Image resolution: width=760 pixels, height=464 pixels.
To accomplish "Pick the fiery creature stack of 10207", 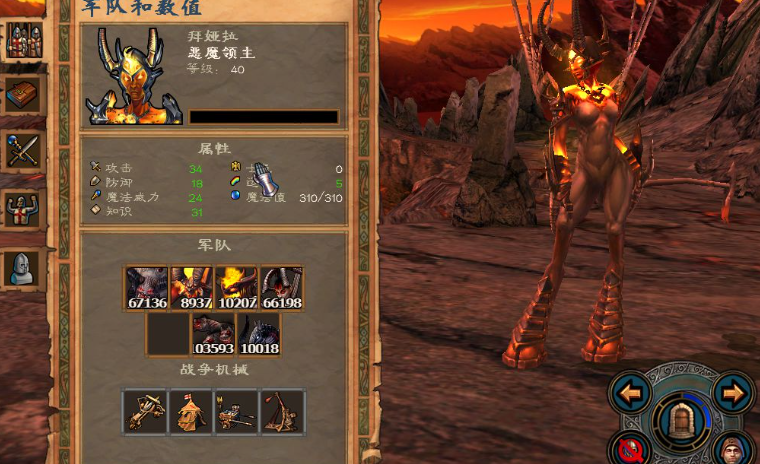I will (236, 289).
